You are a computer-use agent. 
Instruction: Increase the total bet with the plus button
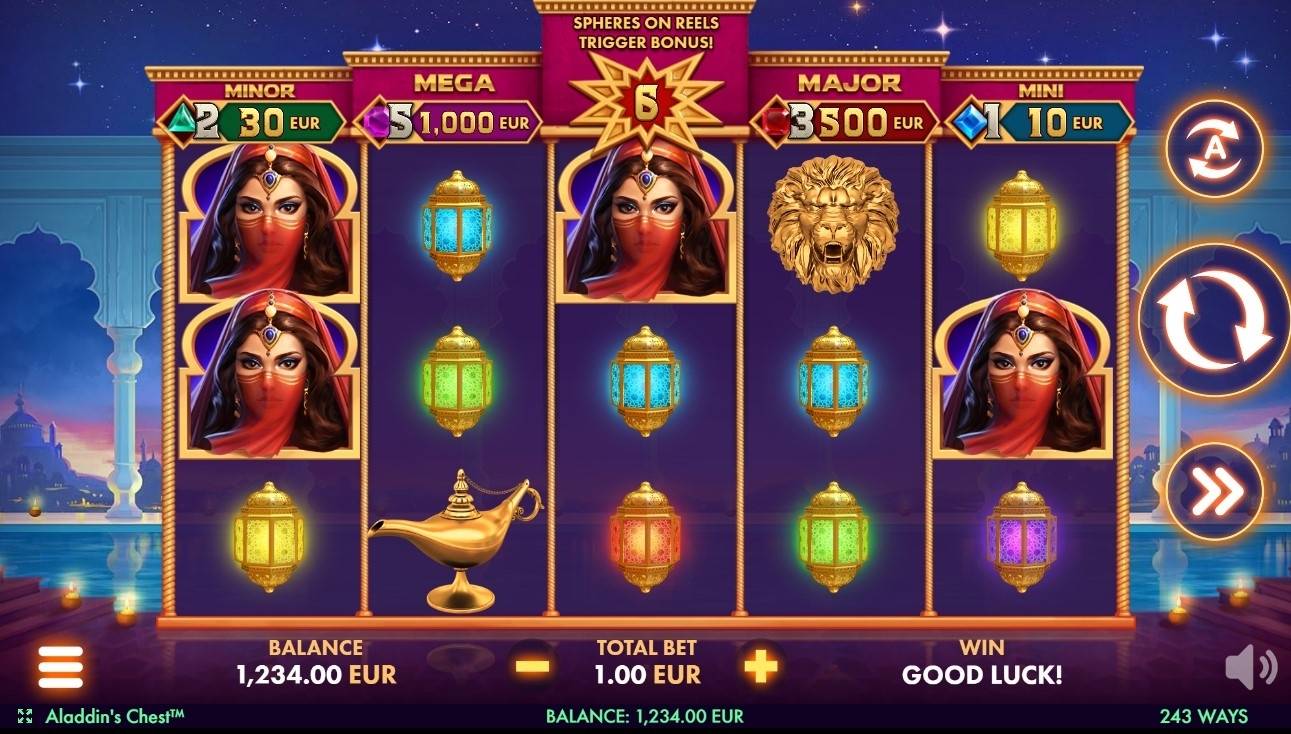coord(760,665)
